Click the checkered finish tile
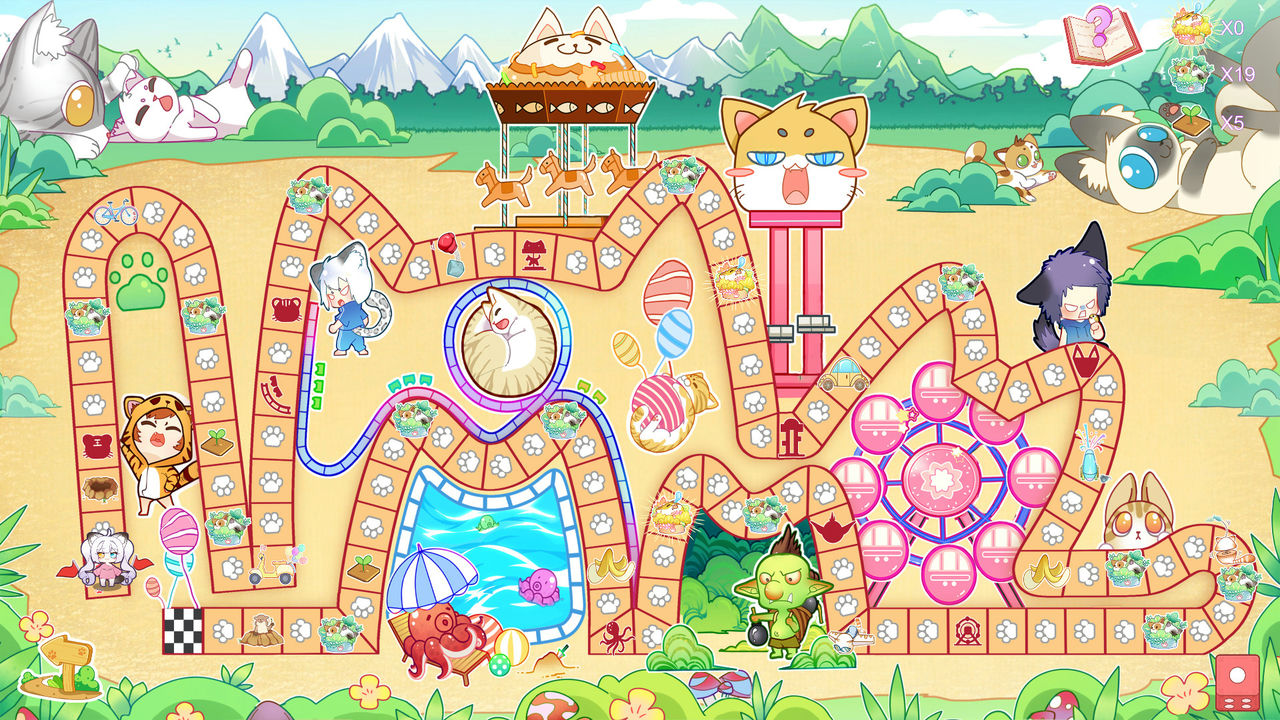 (x=183, y=630)
